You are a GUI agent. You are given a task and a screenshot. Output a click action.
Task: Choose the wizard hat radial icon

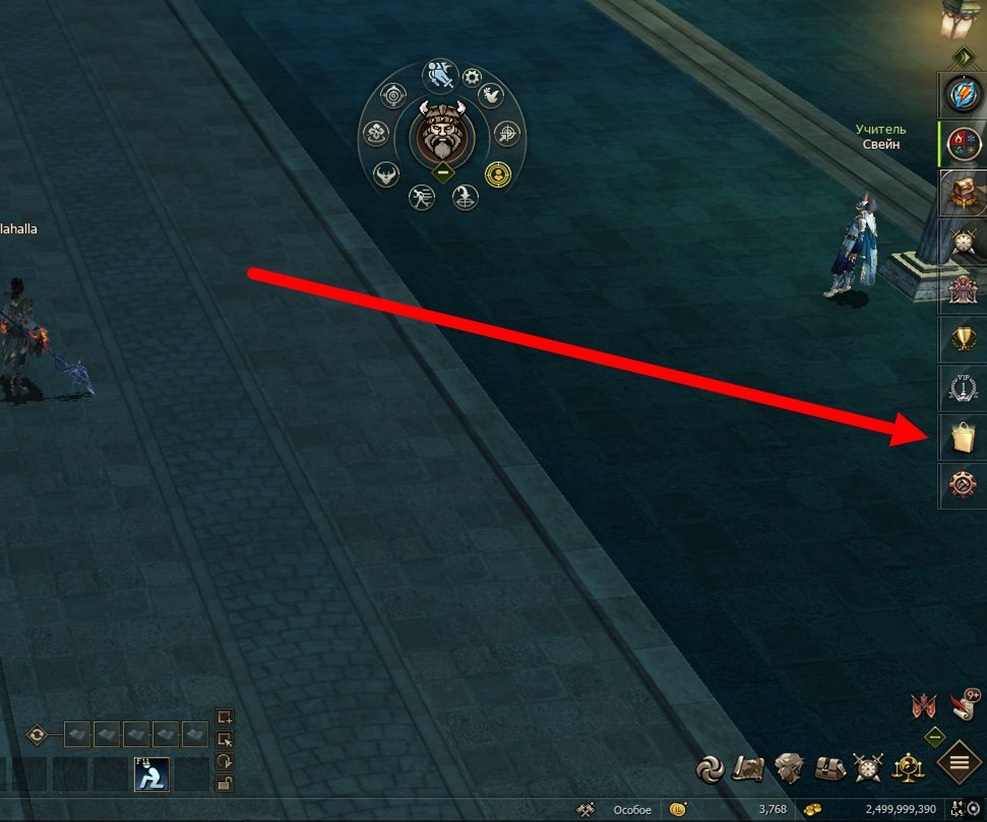(x=465, y=197)
